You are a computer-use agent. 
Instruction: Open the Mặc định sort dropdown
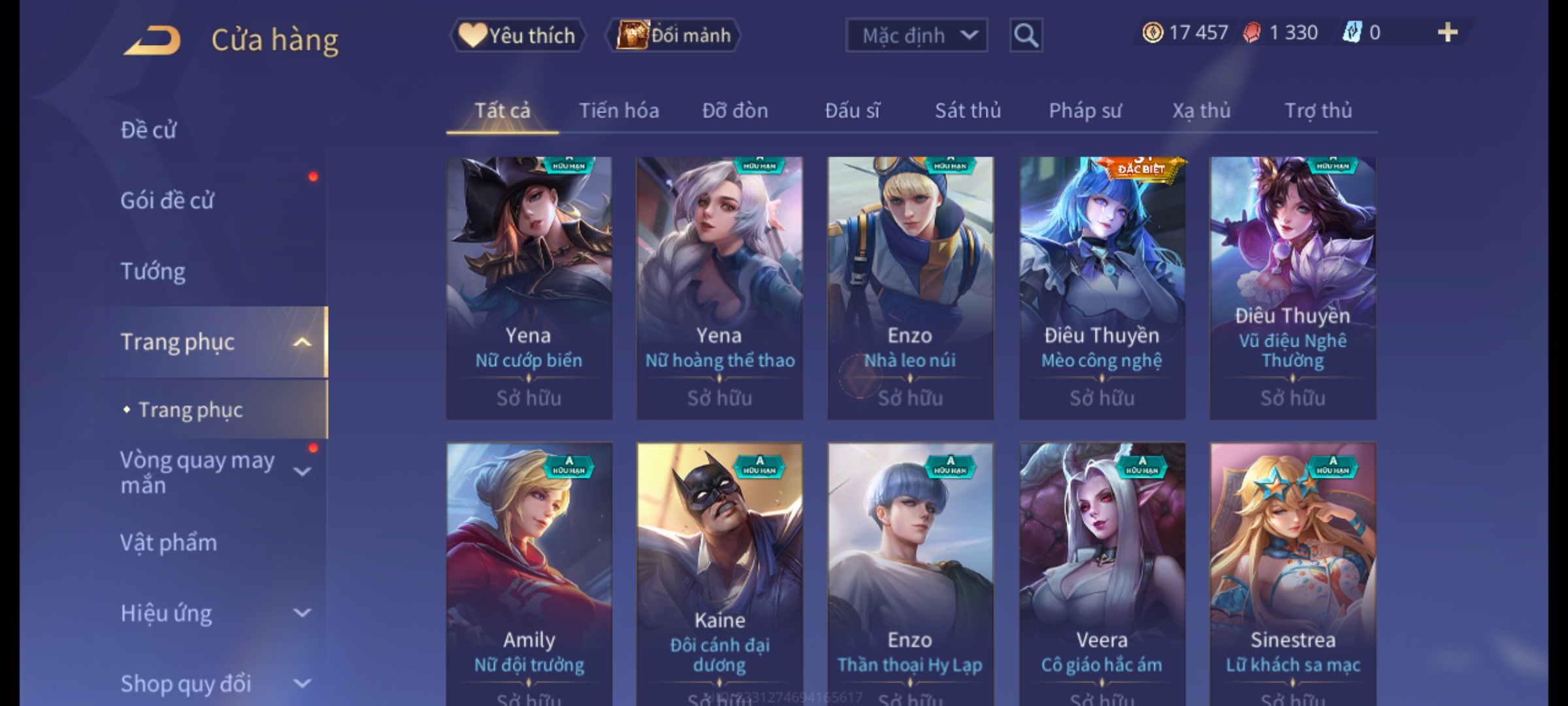(916, 35)
